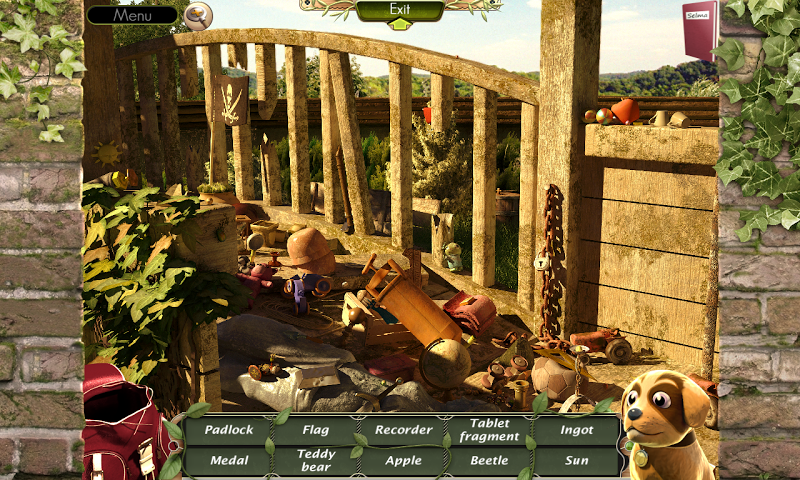This screenshot has width=800, height=480.
Task: Select Flag in the item list
Action: 316,430
